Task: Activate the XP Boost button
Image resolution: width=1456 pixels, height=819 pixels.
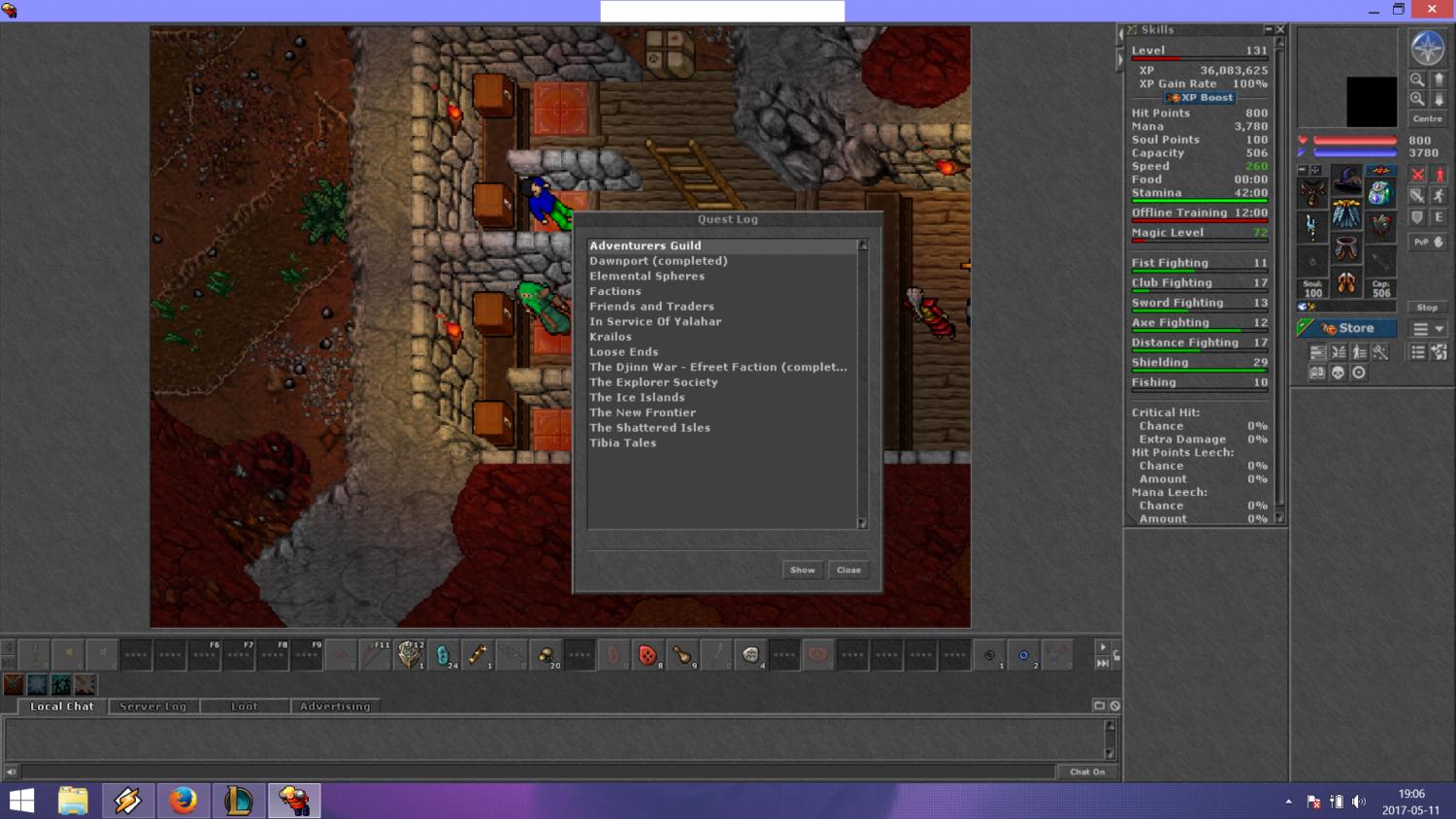Action: pos(1200,98)
